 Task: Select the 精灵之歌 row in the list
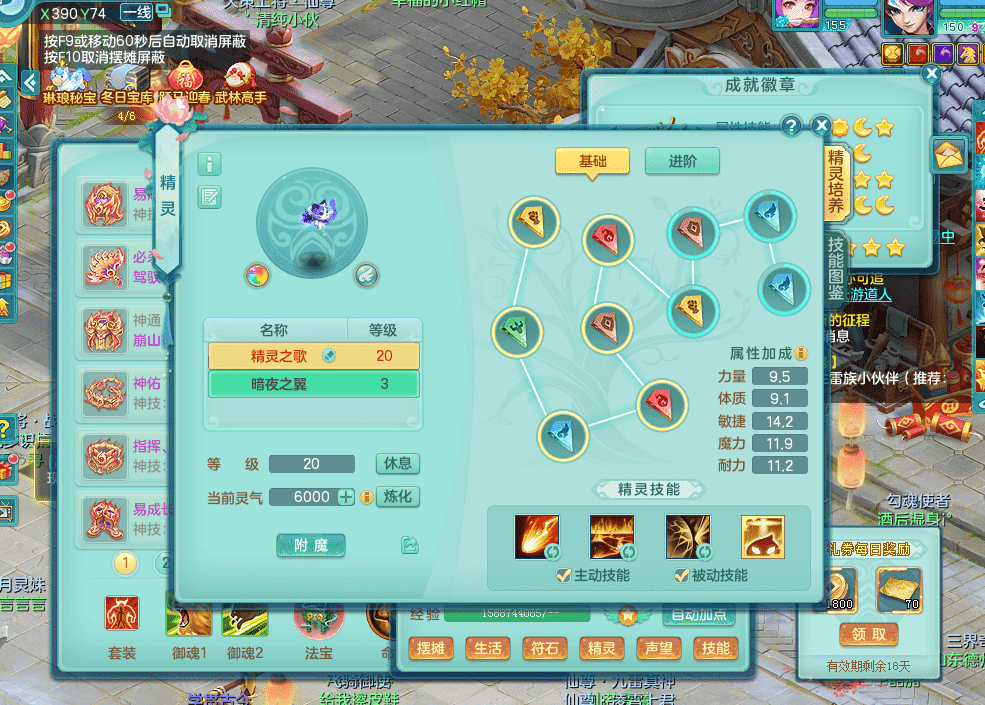(x=313, y=356)
